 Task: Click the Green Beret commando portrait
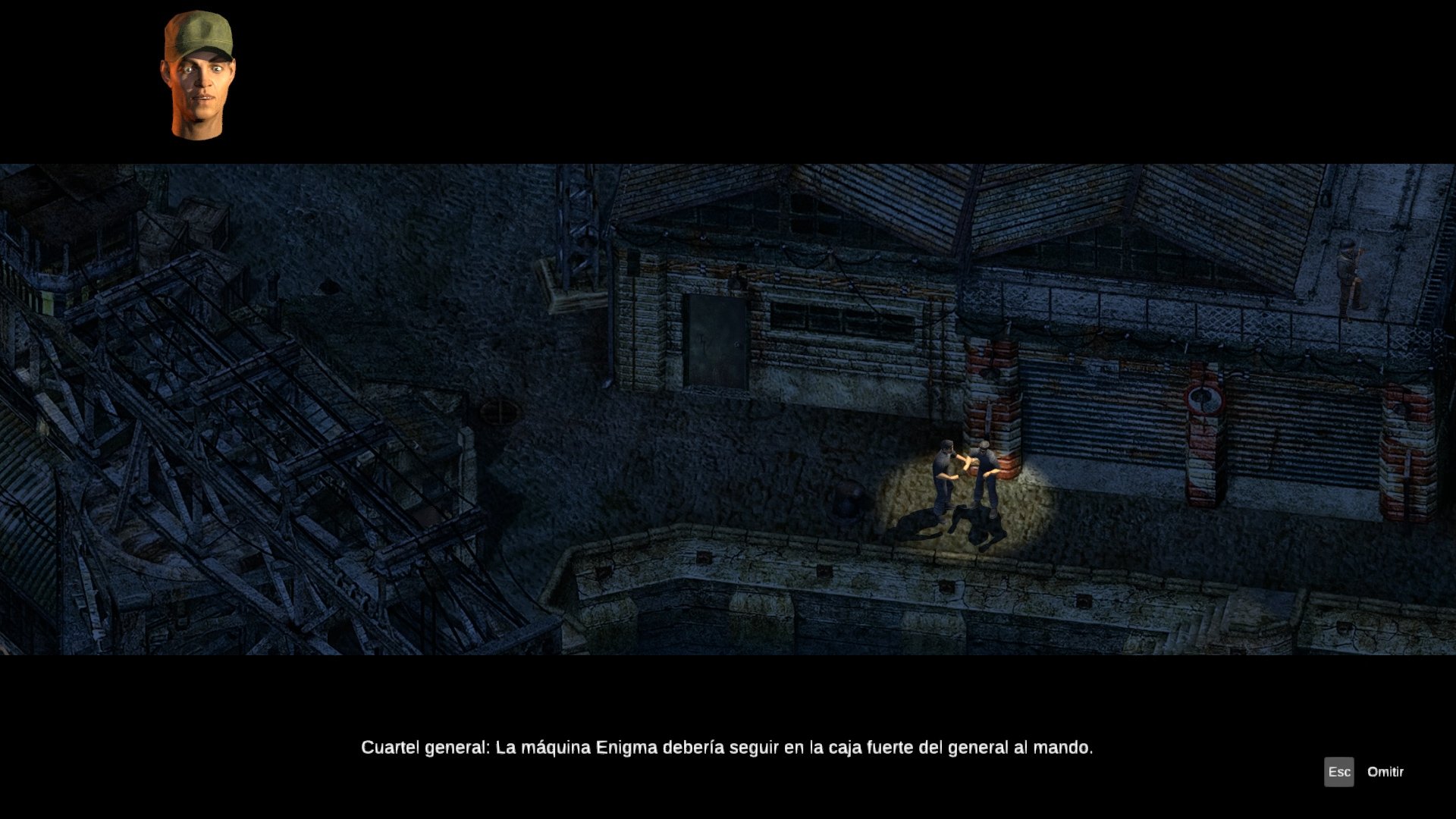click(199, 76)
